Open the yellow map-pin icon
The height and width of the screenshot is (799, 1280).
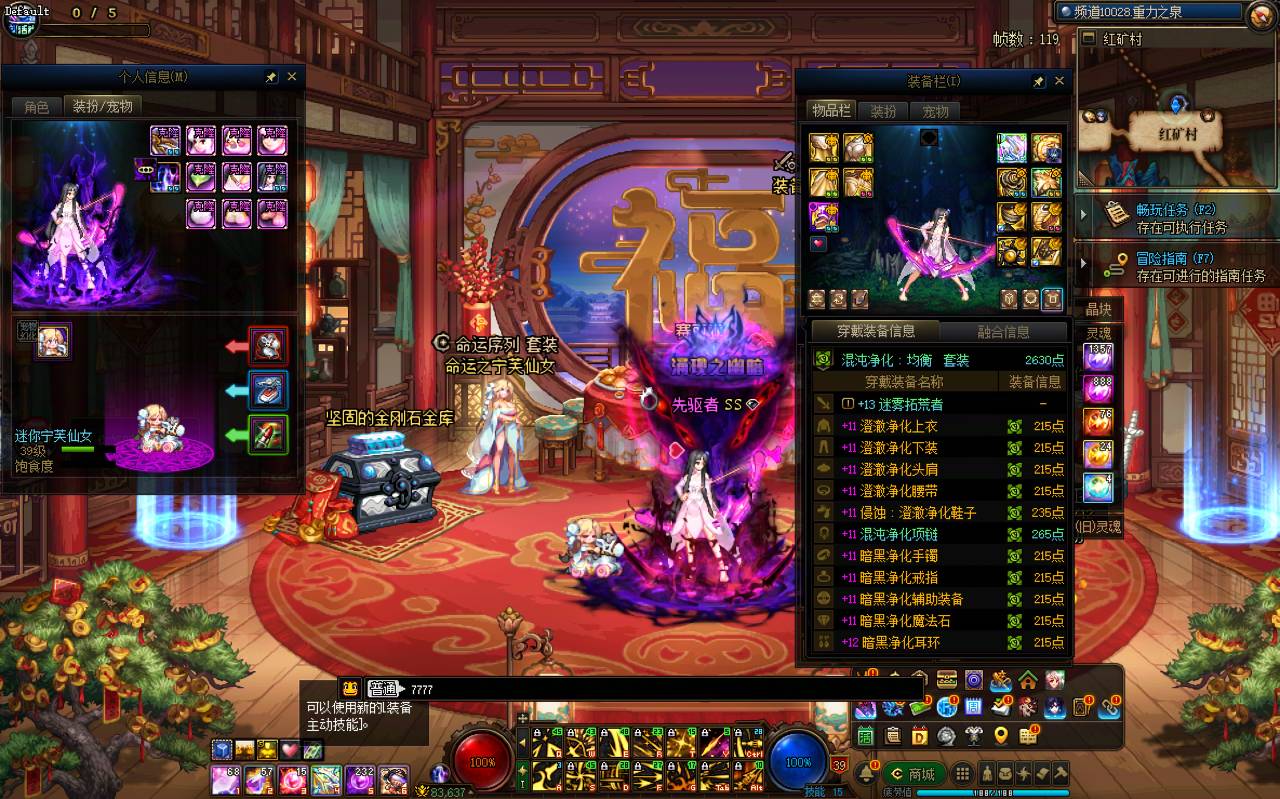tap(1001, 737)
